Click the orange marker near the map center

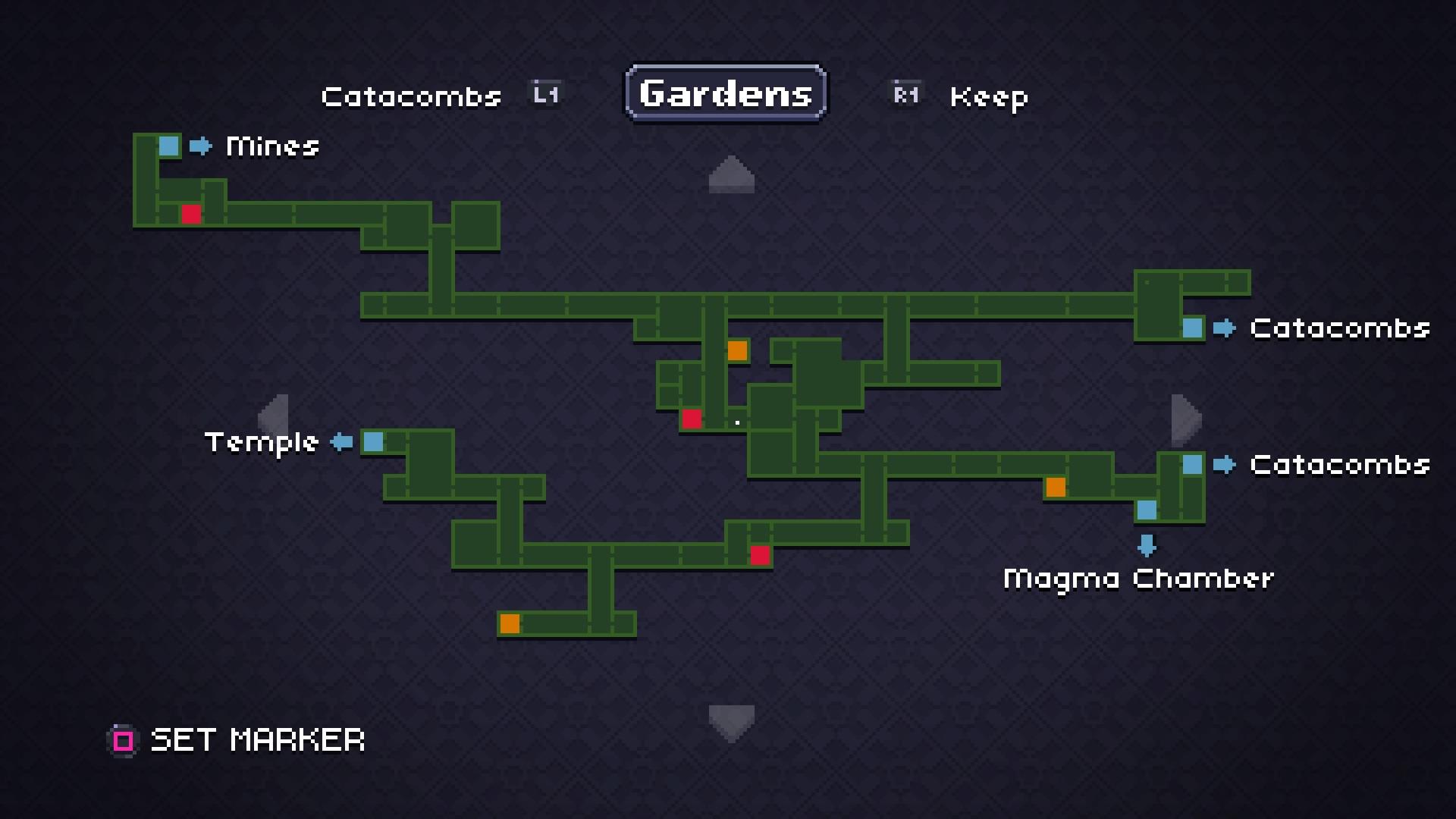[x=737, y=351]
